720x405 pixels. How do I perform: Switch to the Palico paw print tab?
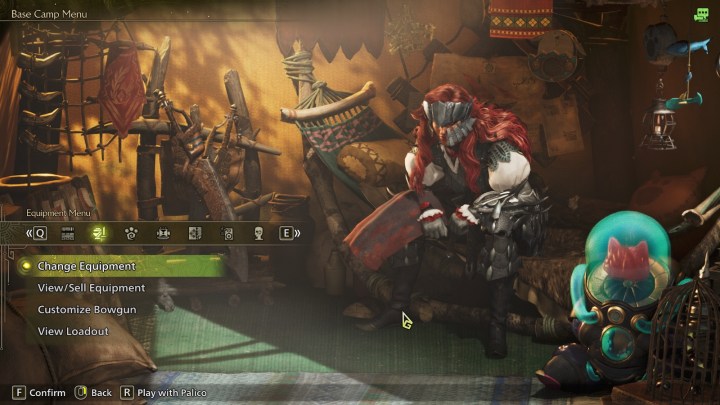pos(131,233)
